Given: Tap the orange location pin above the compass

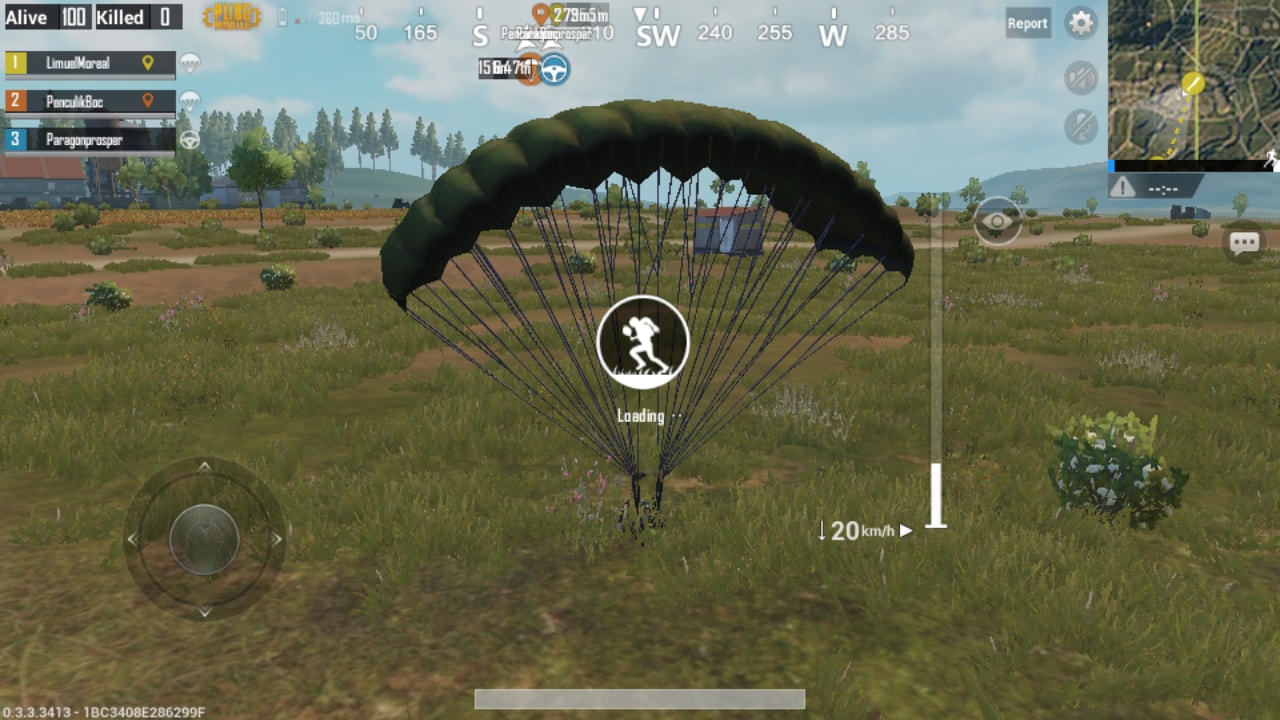Looking at the screenshot, I should coord(538,15).
